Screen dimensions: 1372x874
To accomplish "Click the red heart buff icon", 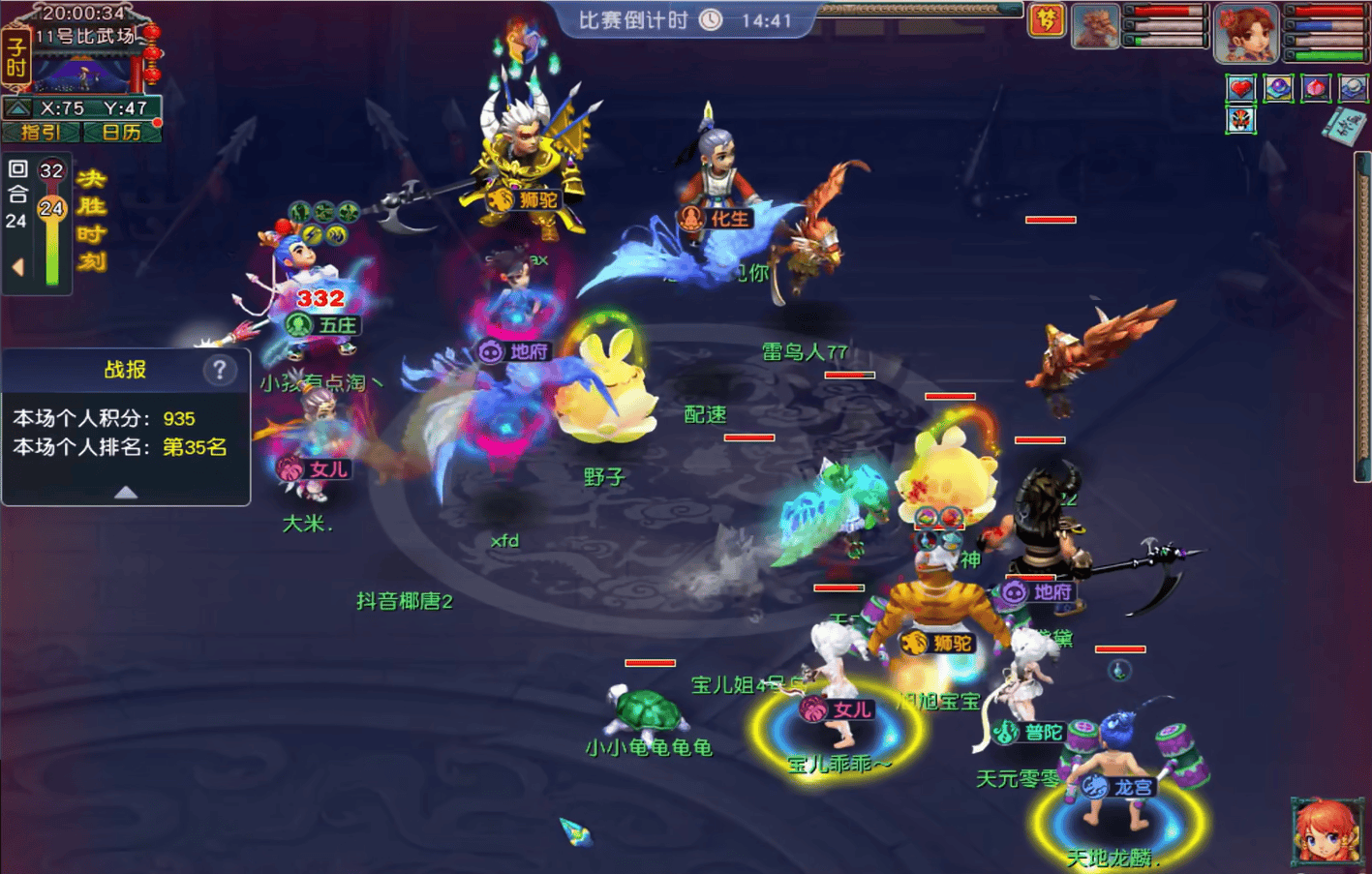I will [x=1240, y=88].
